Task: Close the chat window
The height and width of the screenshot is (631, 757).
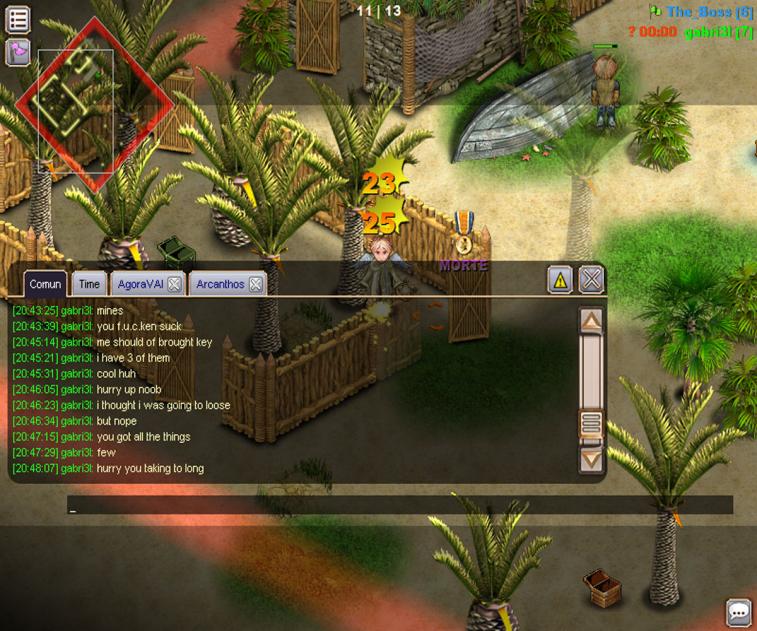Action: coord(592,280)
